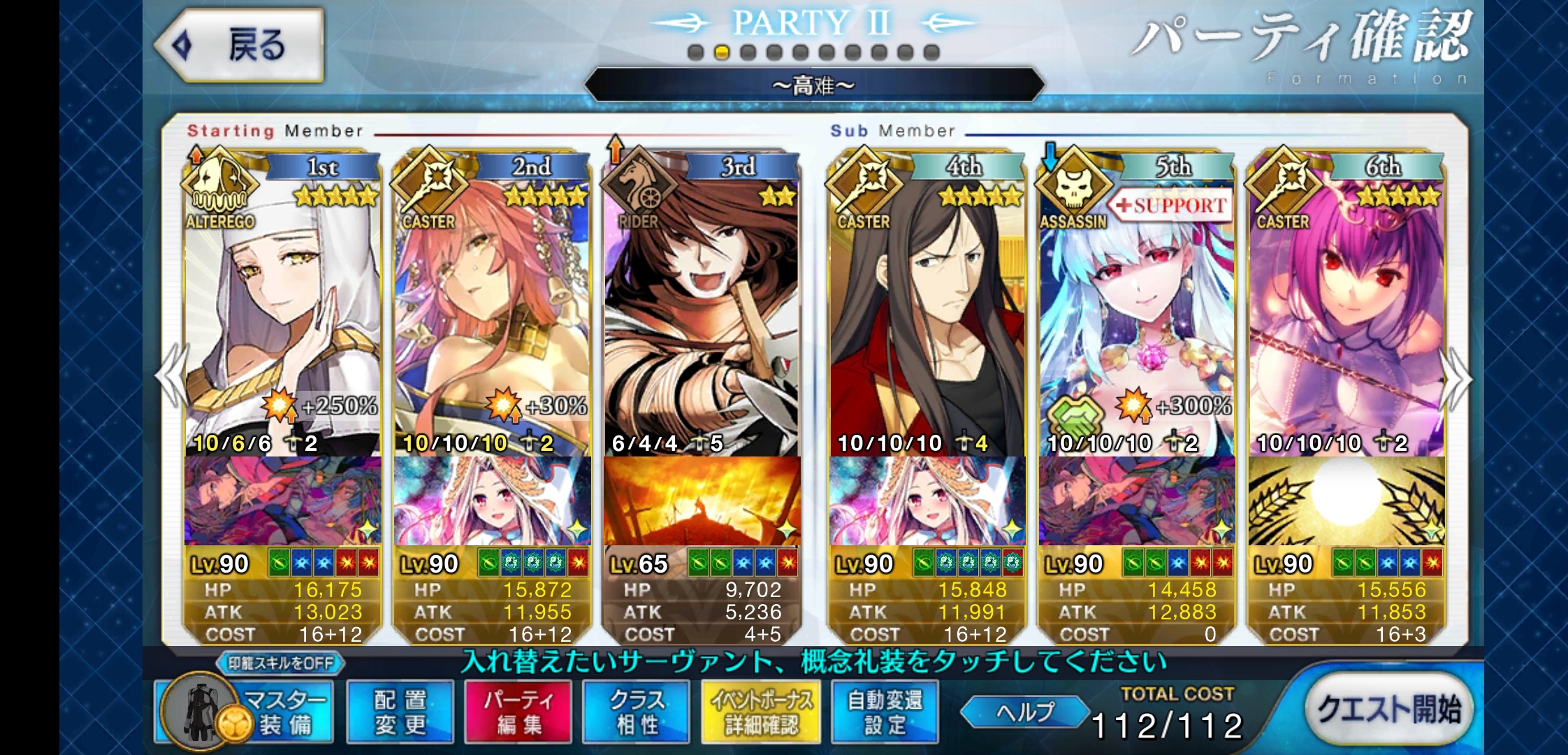Toggle 印籠スキルをOFF switch

pyautogui.click(x=281, y=663)
